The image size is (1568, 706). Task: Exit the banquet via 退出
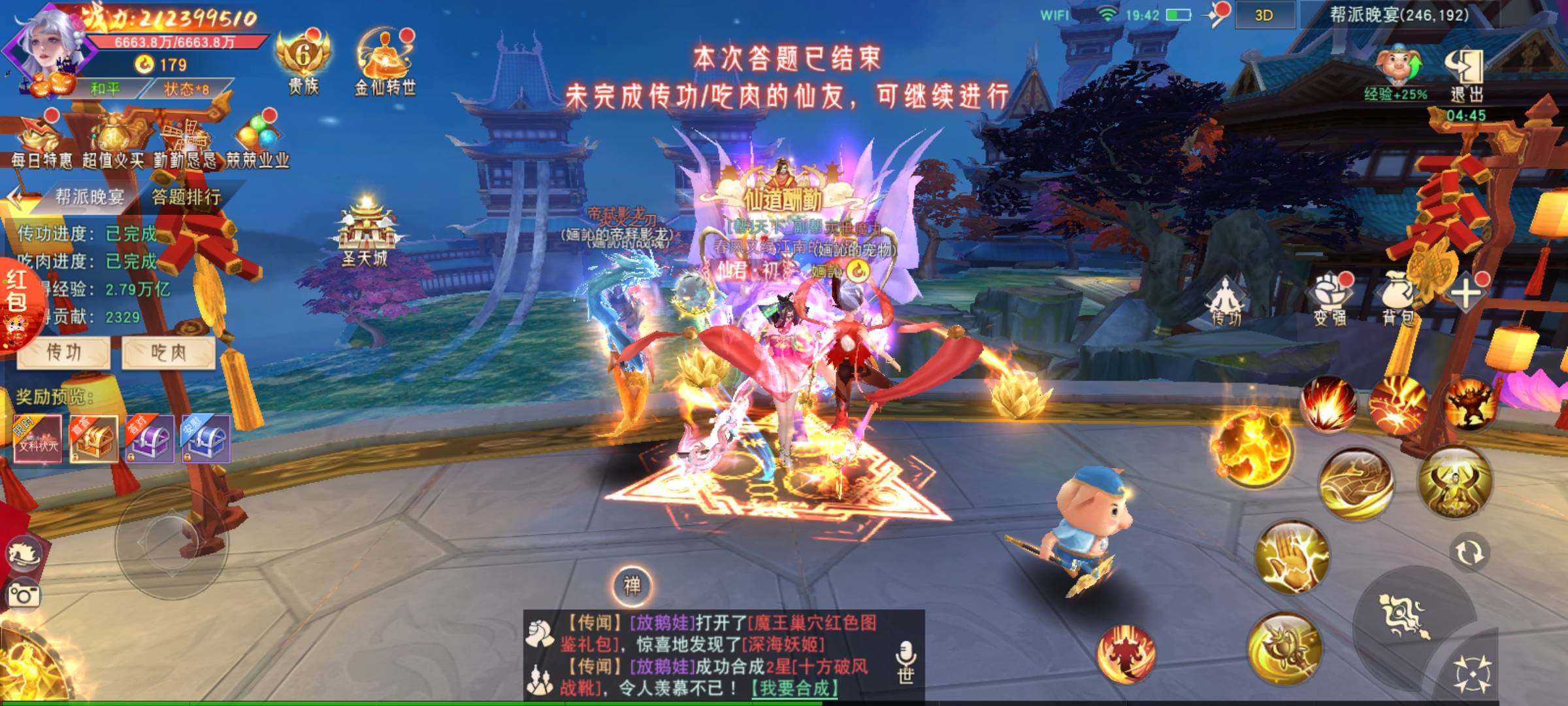point(1466,75)
